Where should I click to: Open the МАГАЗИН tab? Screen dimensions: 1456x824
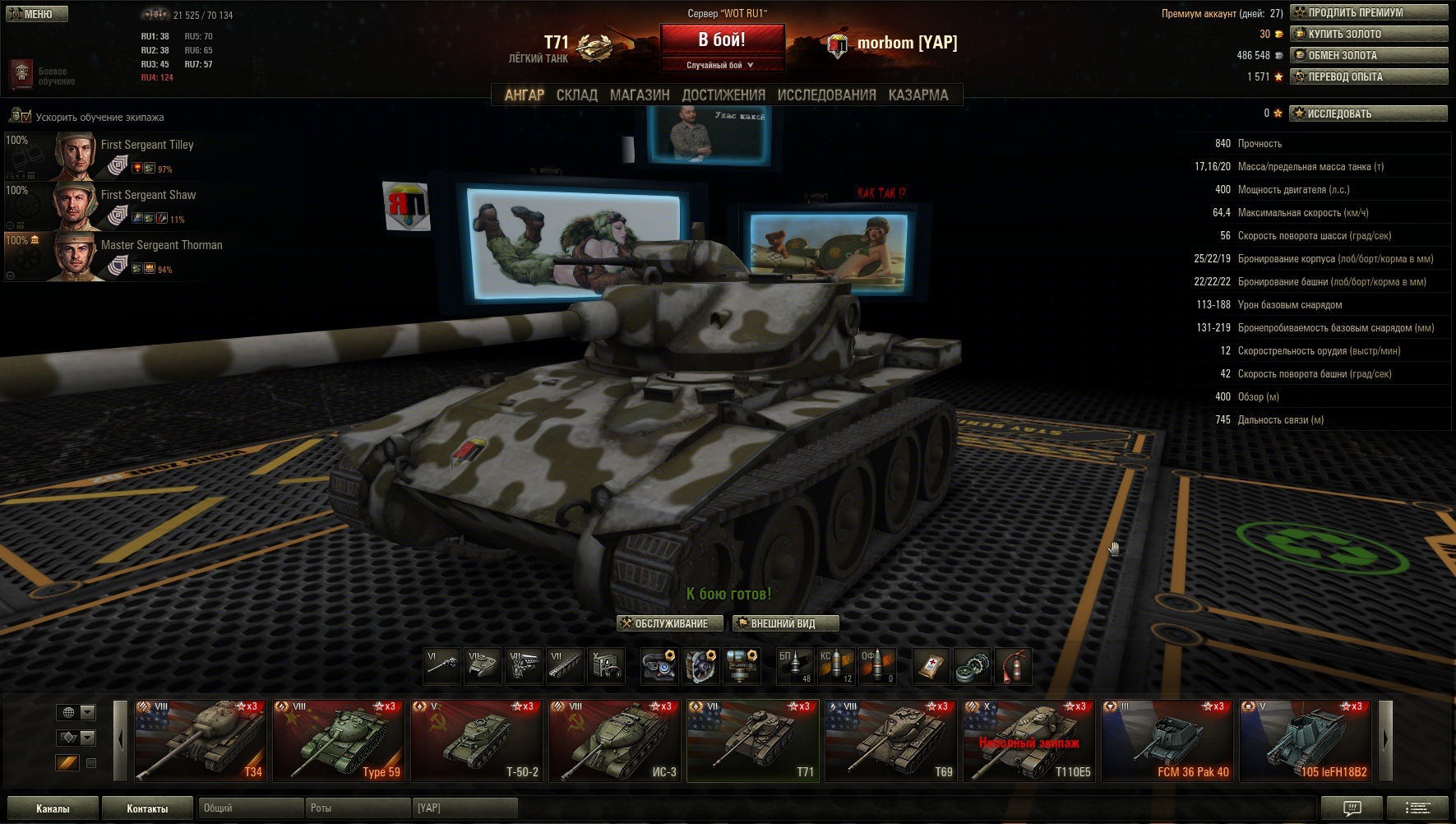[640, 95]
